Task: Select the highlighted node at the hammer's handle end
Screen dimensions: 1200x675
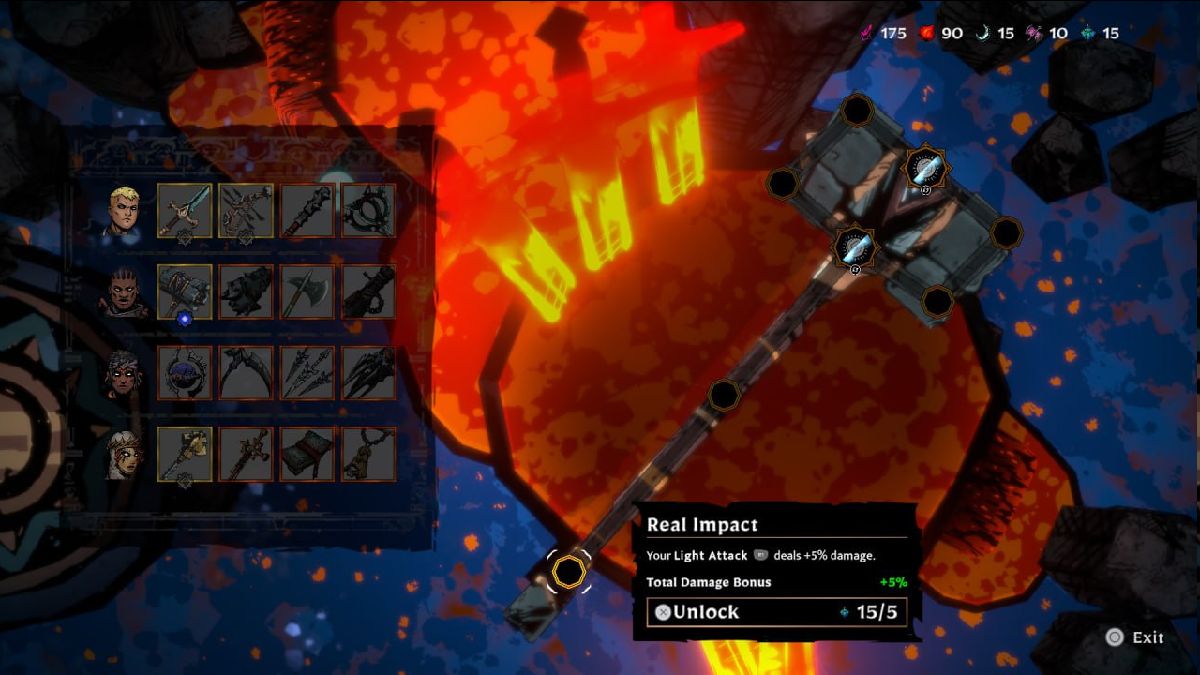Action: pos(569,571)
